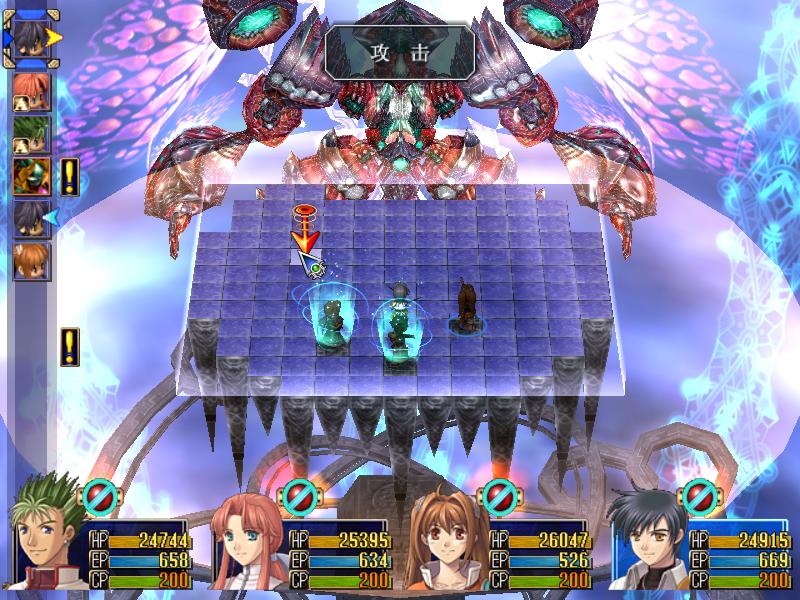800x600 pixels.
Task: Click the 攻击 attack command label
Action: pos(399,52)
